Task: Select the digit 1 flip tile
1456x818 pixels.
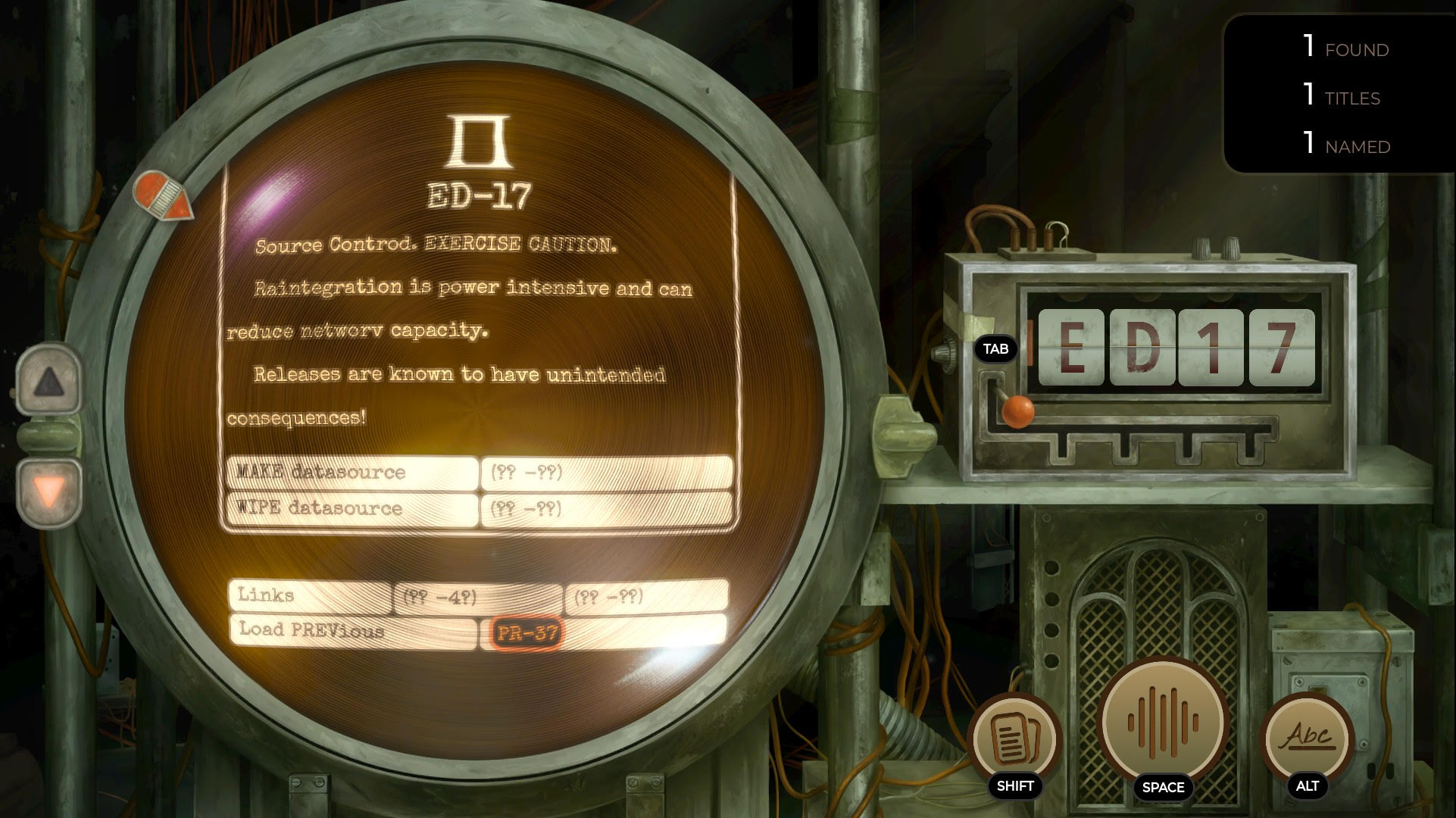Action: point(1211,347)
